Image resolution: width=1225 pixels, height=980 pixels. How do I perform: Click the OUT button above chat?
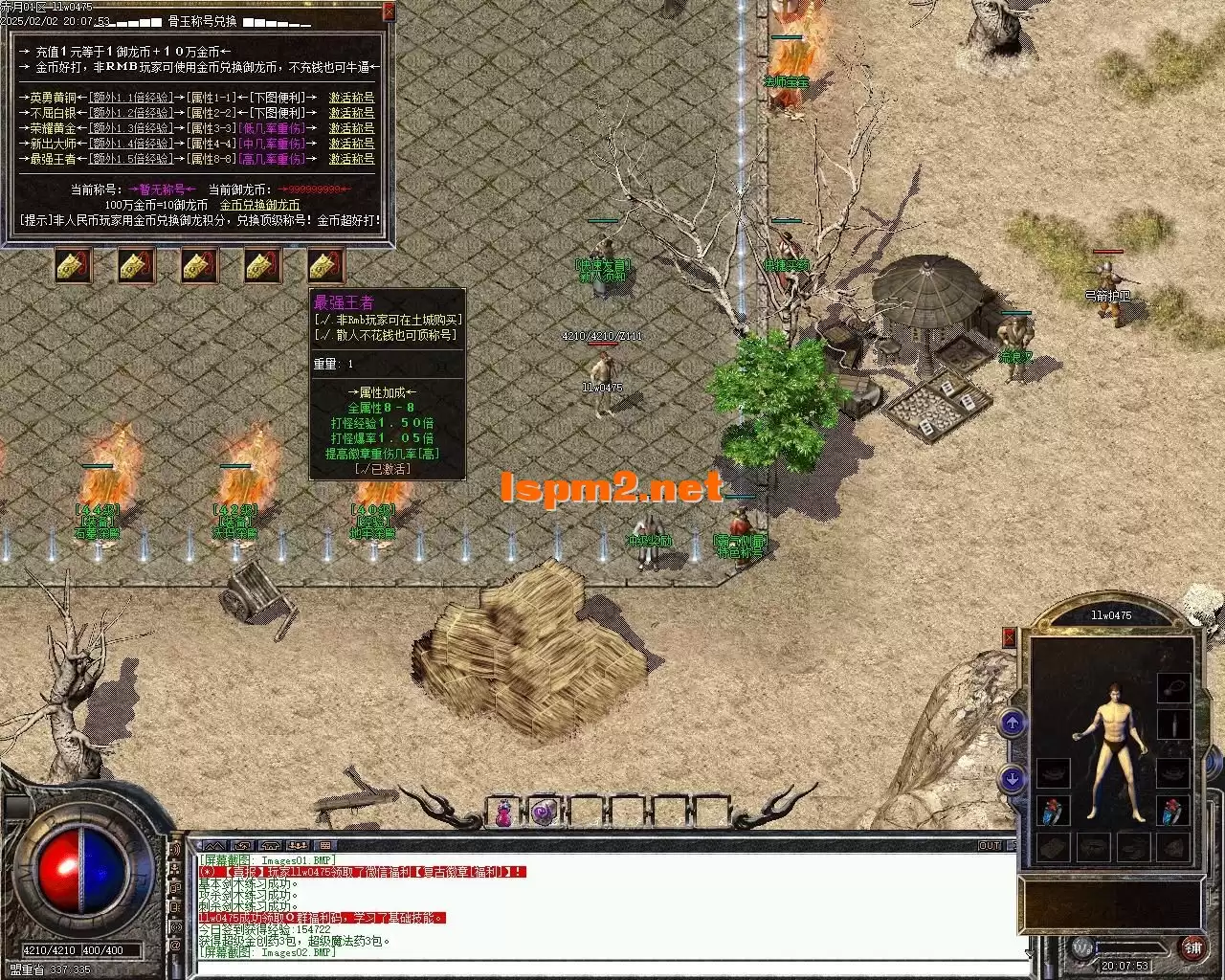coord(990,846)
